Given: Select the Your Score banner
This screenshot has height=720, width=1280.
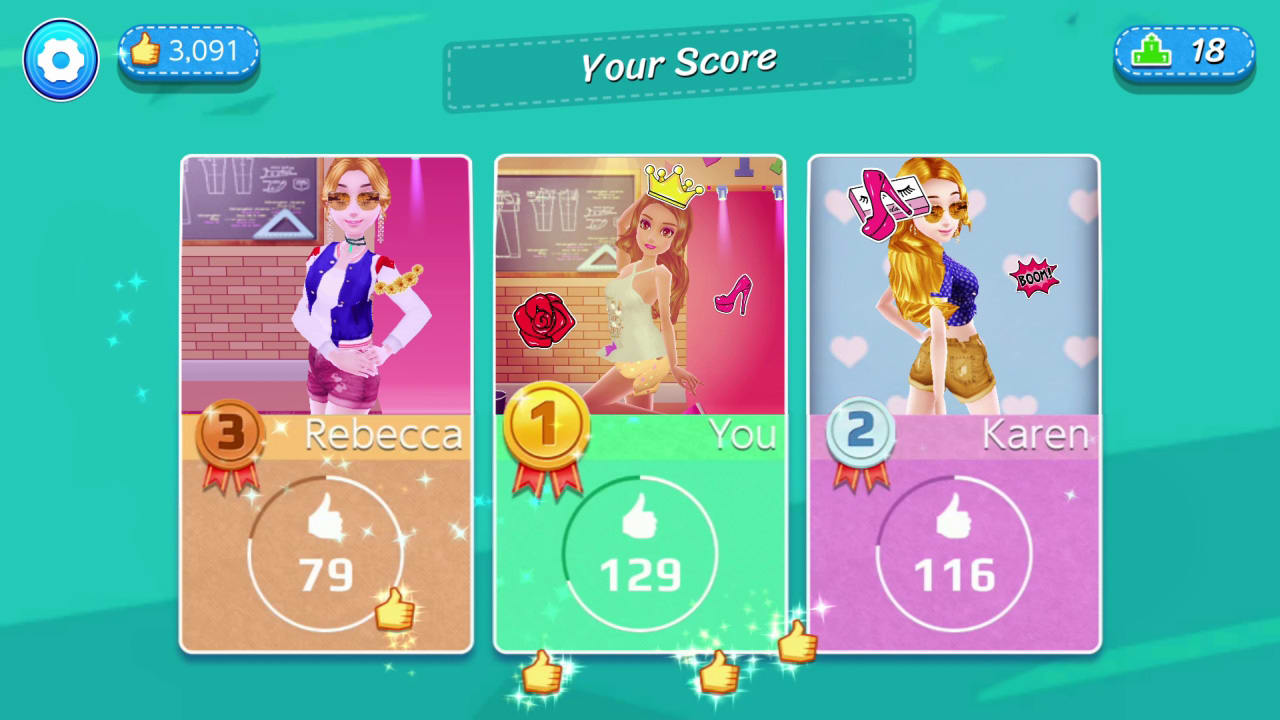Looking at the screenshot, I should coord(679,62).
